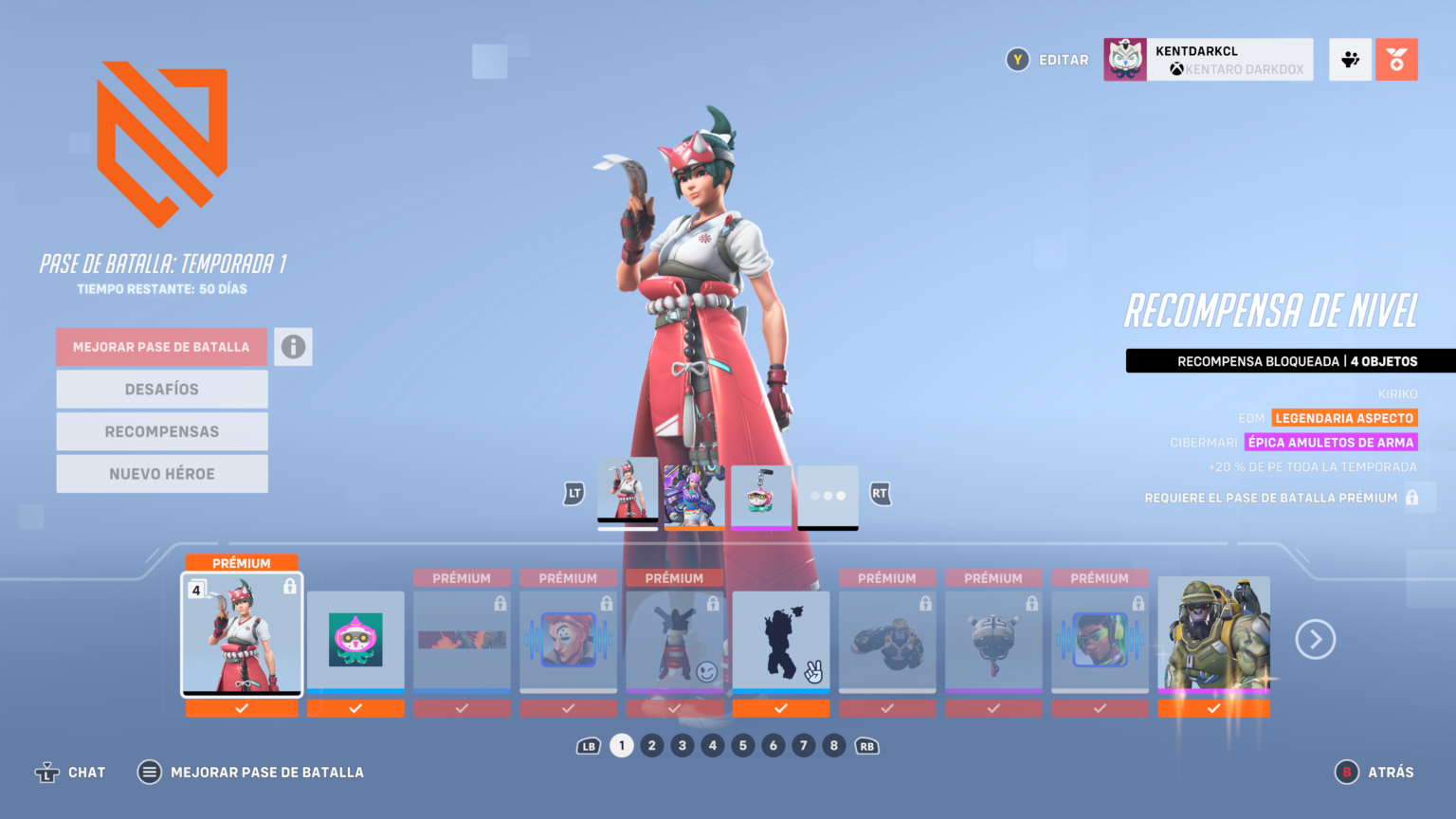Toggle the checkmark on the victory pose silhouette tile
The height and width of the screenshot is (819, 1456).
[x=780, y=707]
